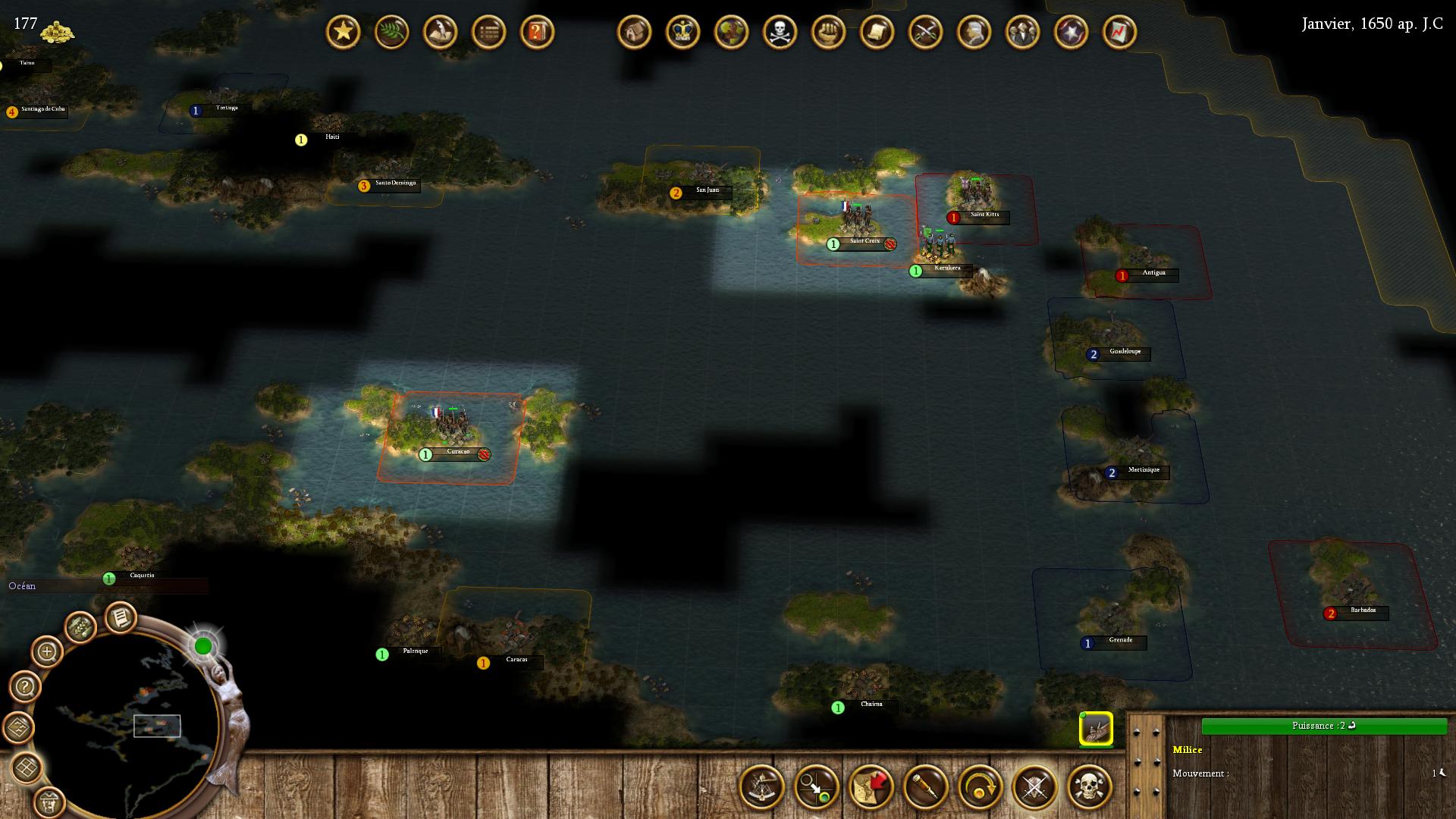The width and height of the screenshot is (1456, 819).
Task: Choose the spyglass sentry command
Action: pyautogui.click(x=926, y=787)
